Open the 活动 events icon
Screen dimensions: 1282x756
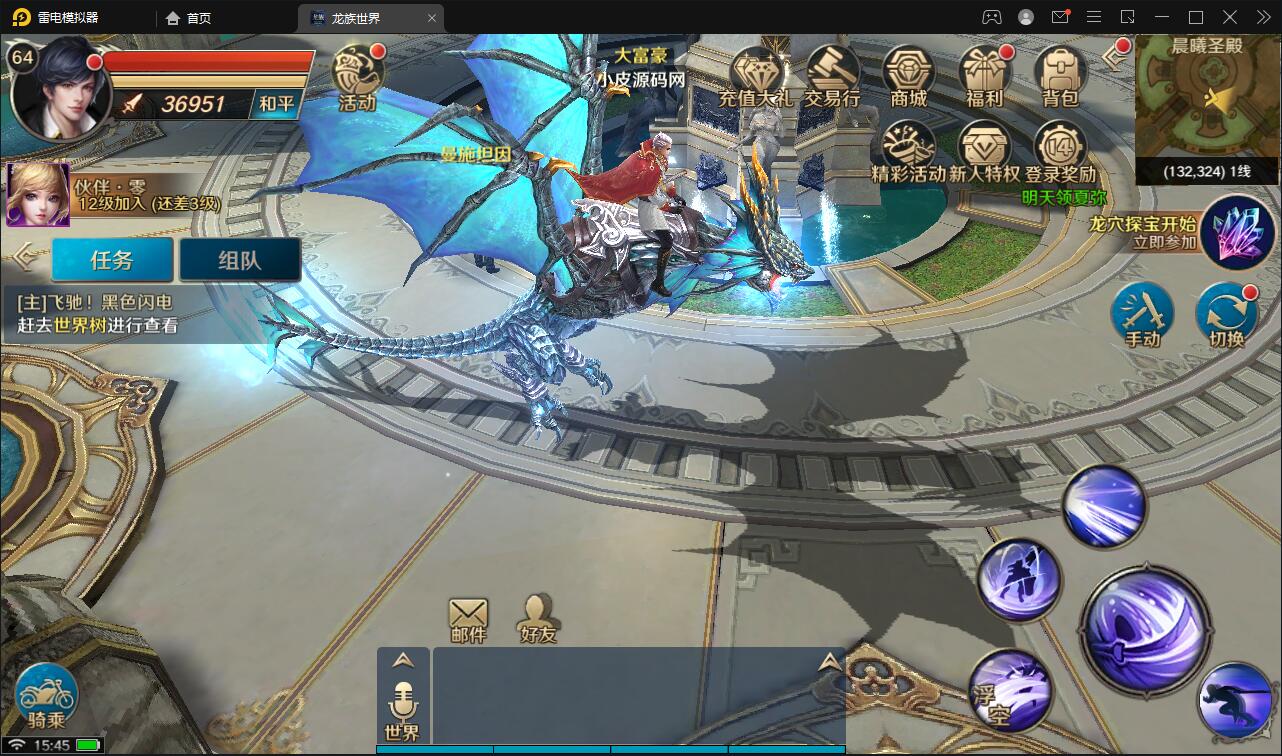click(357, 76)
